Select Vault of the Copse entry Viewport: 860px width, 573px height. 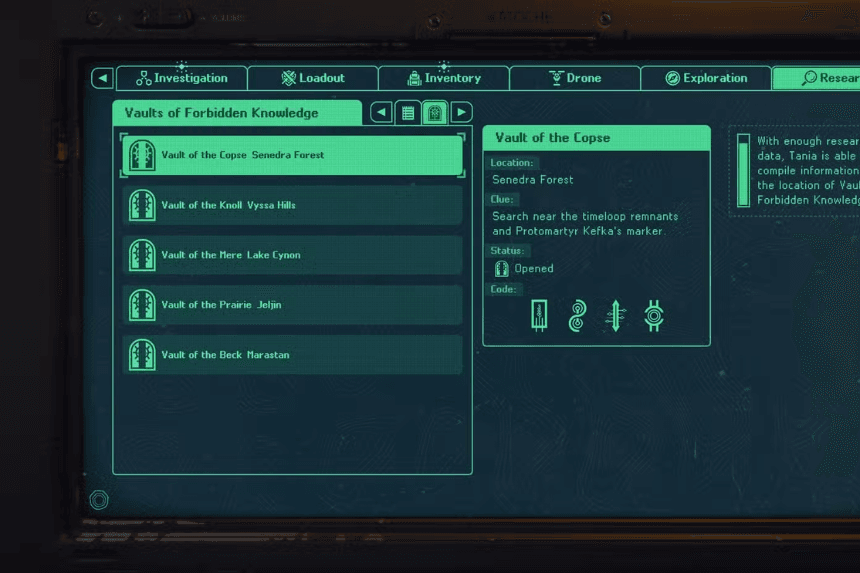click(292, 155)
